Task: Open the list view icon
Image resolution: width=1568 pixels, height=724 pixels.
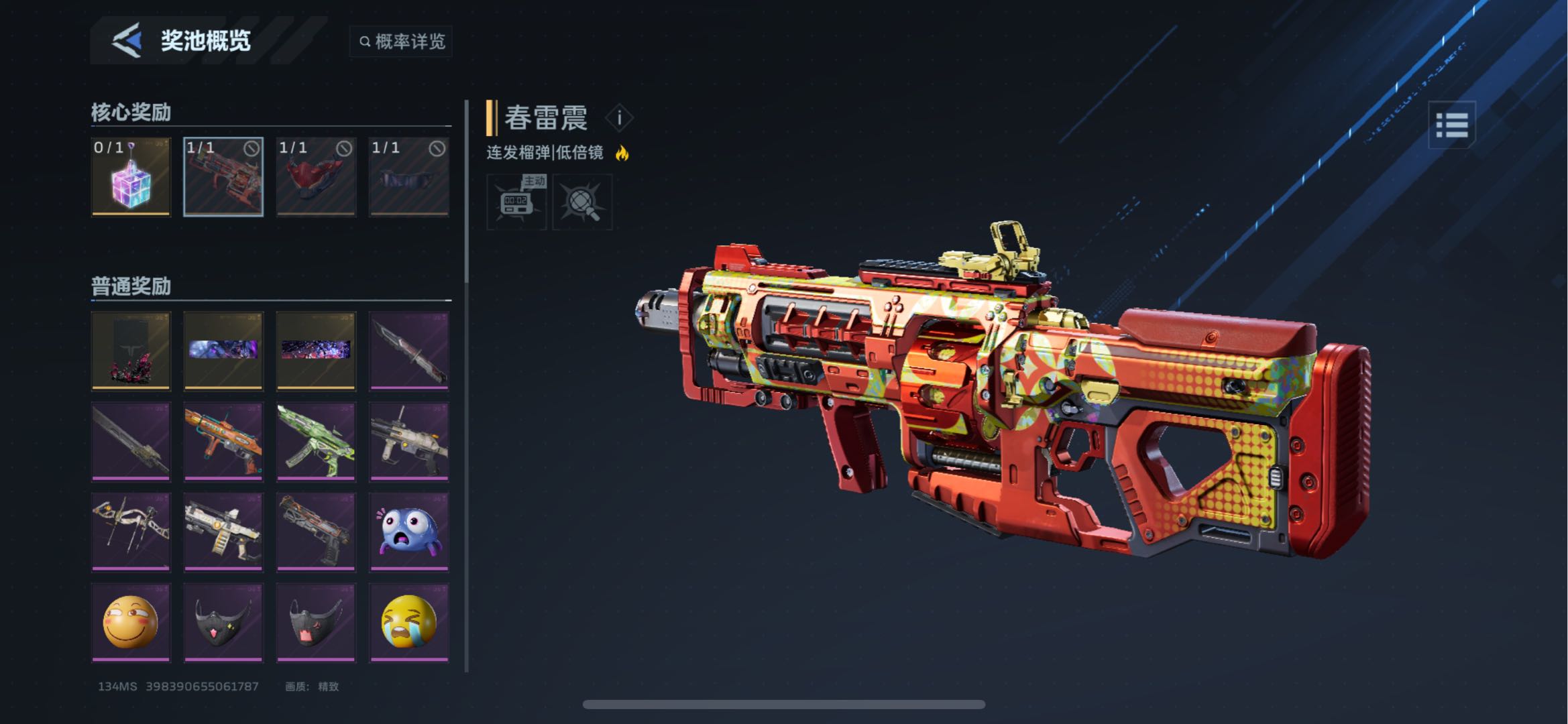Action: click(x=1451, y=125)
